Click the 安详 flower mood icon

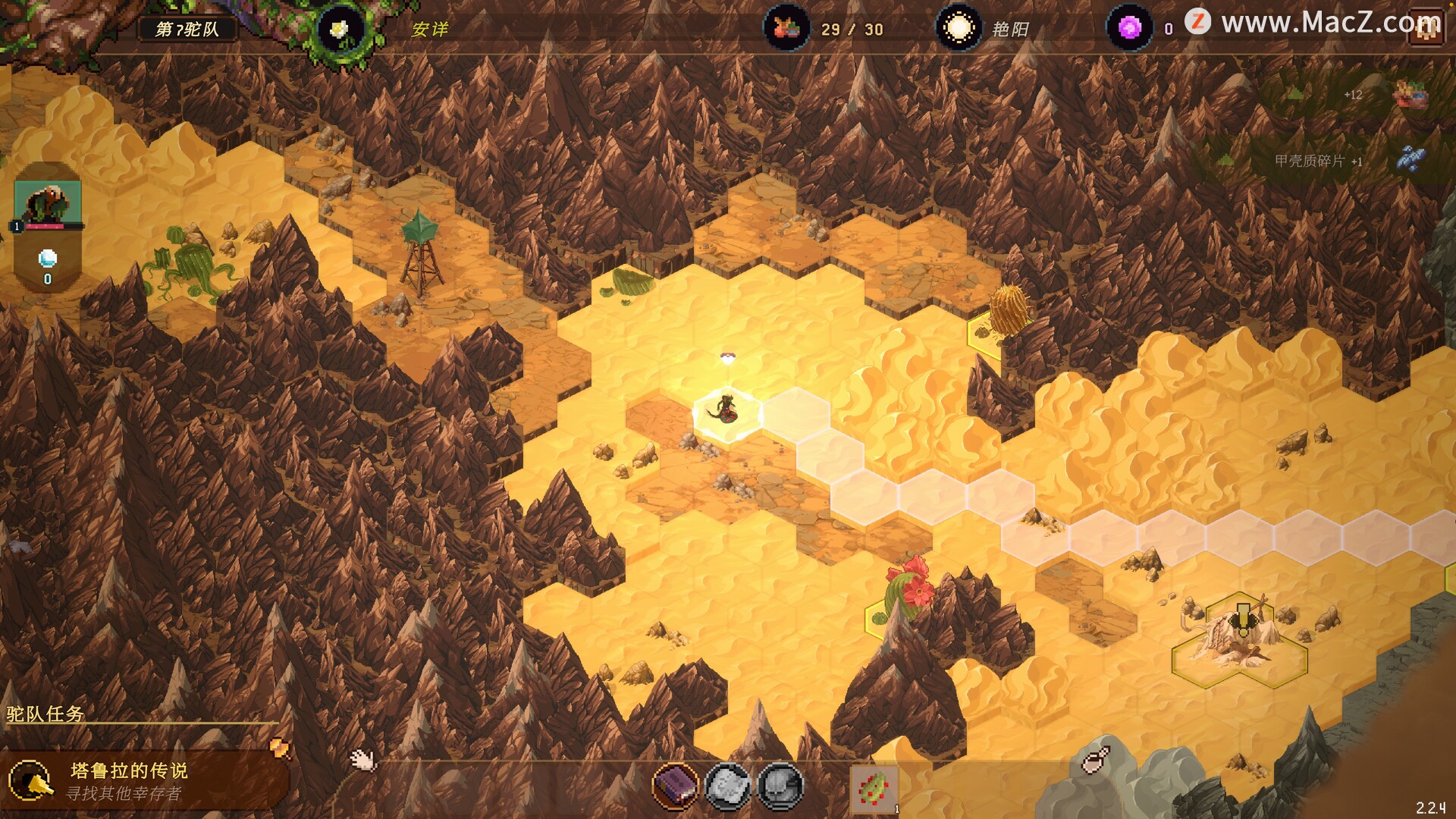(x=339, y=30)
